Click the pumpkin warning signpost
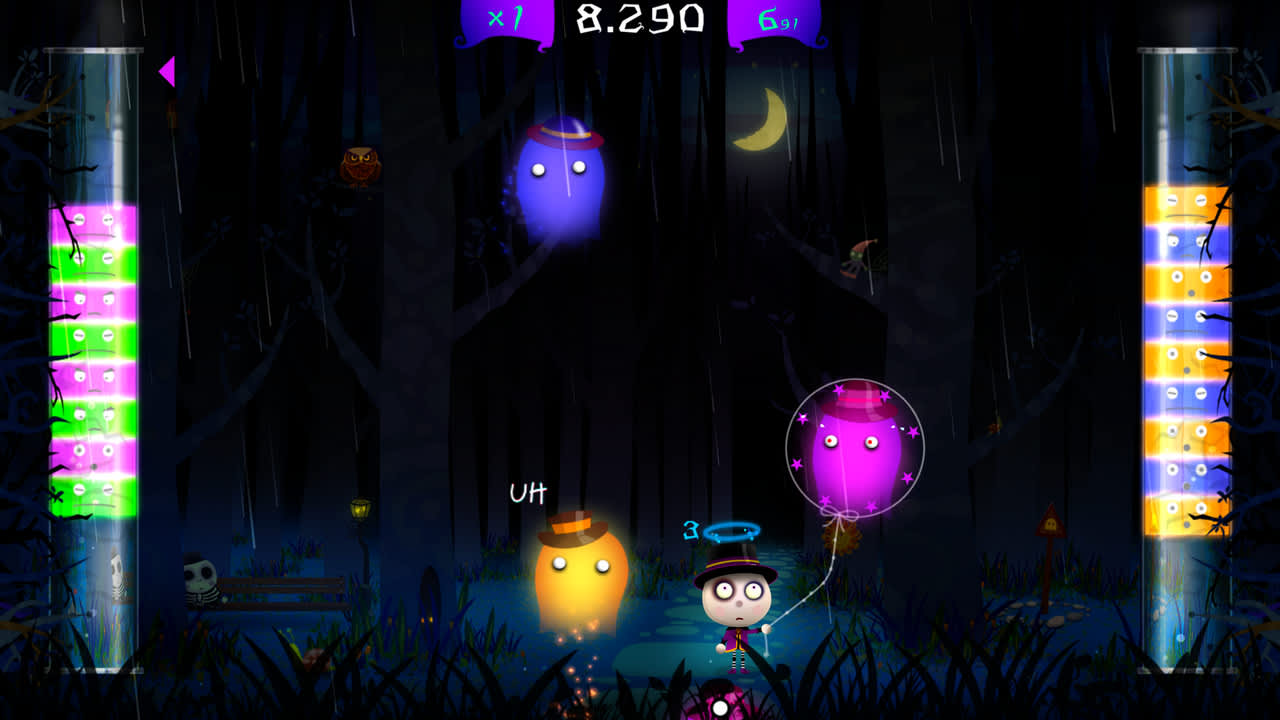Screen dimensions: 1280x720 pyautogui.click(x=1052, y=525)
